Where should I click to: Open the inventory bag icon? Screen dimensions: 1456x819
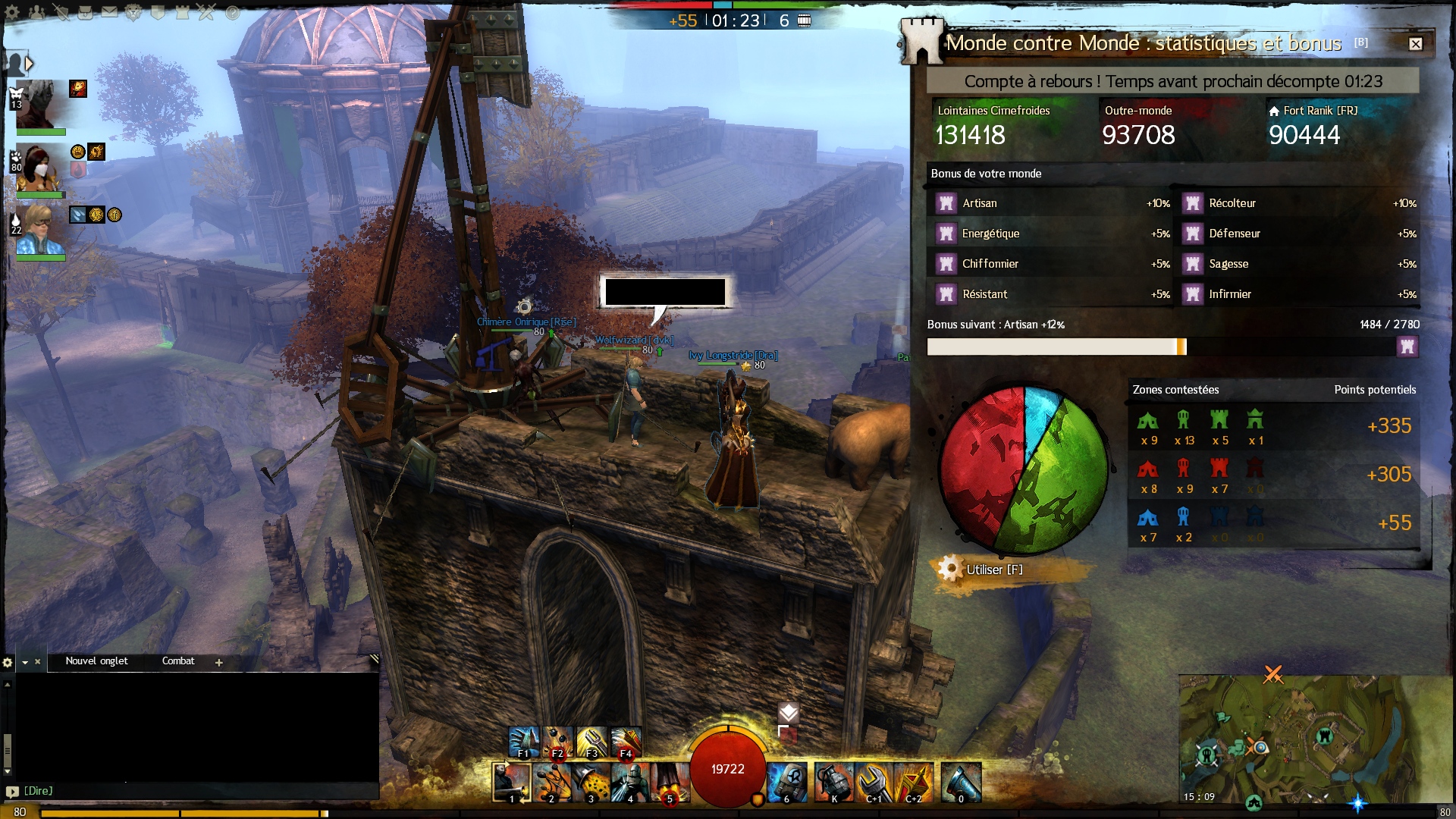pos(86,12)
